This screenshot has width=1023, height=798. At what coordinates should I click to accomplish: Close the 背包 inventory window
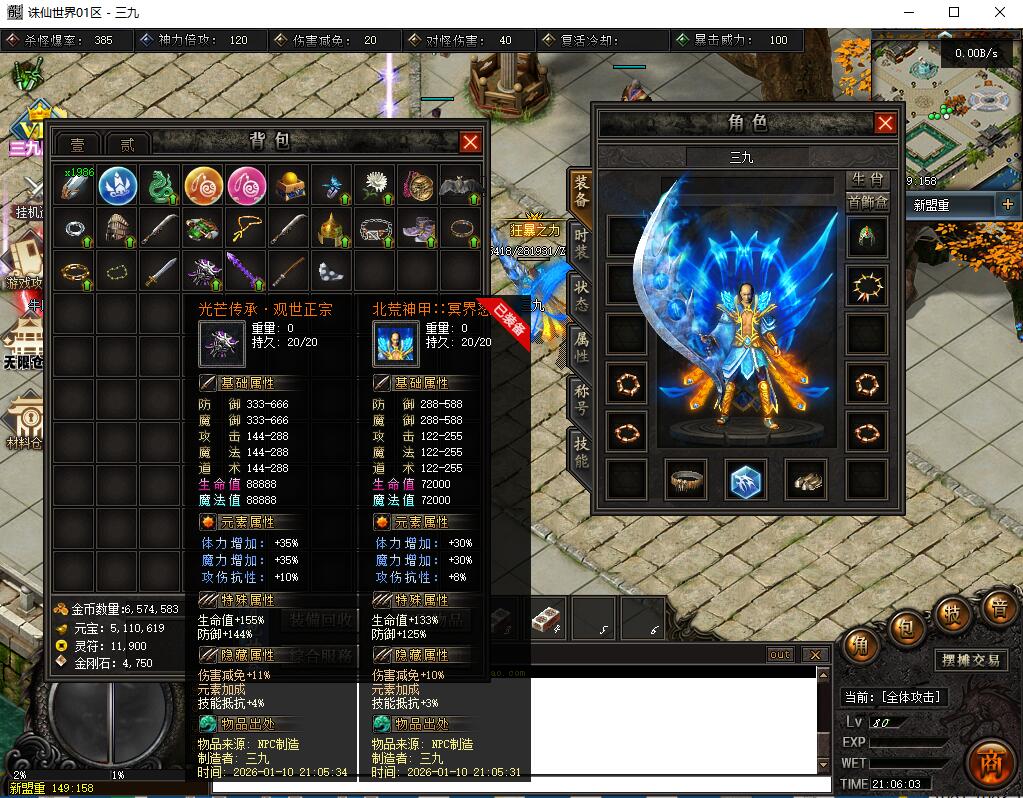(x=470, y=143)
